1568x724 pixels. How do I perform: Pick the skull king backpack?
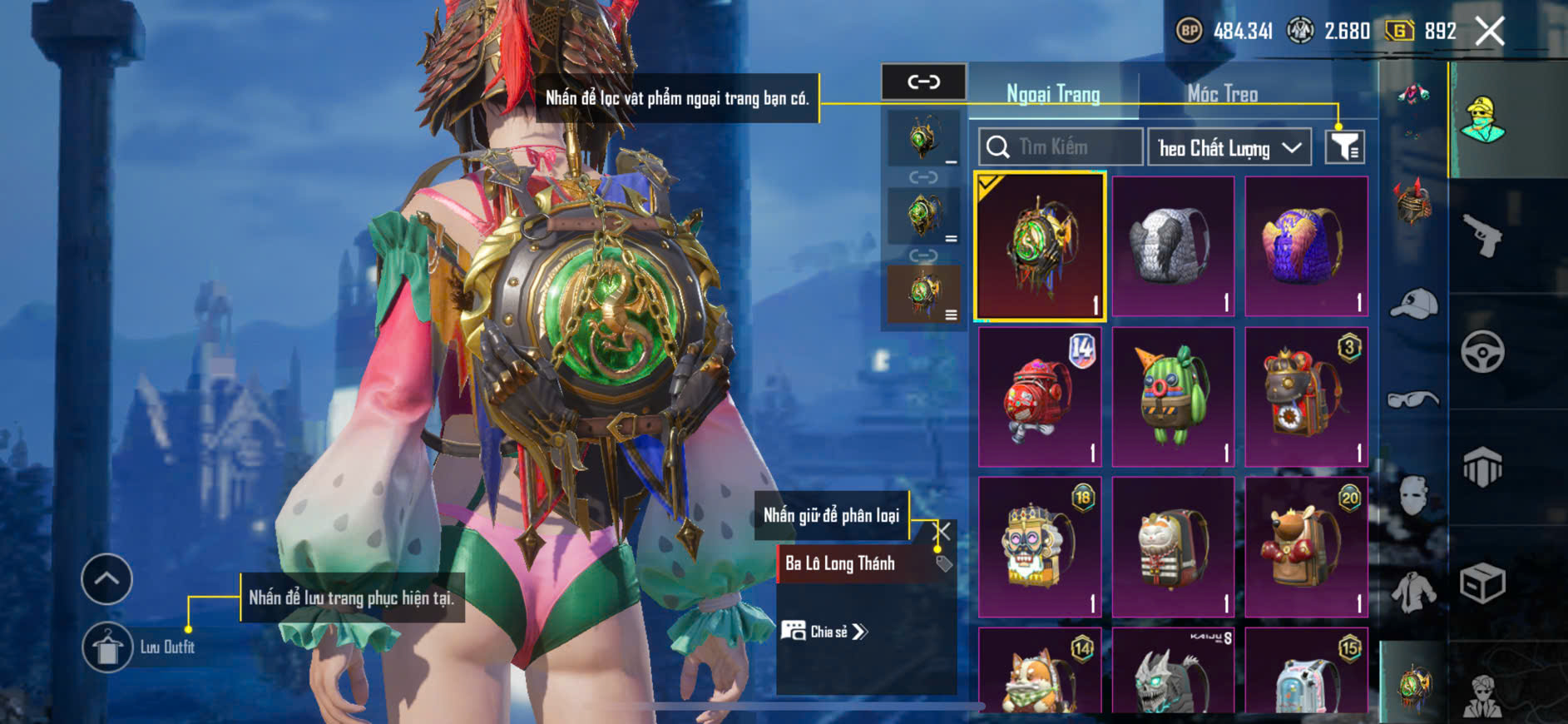click(x=1040, y=547)
